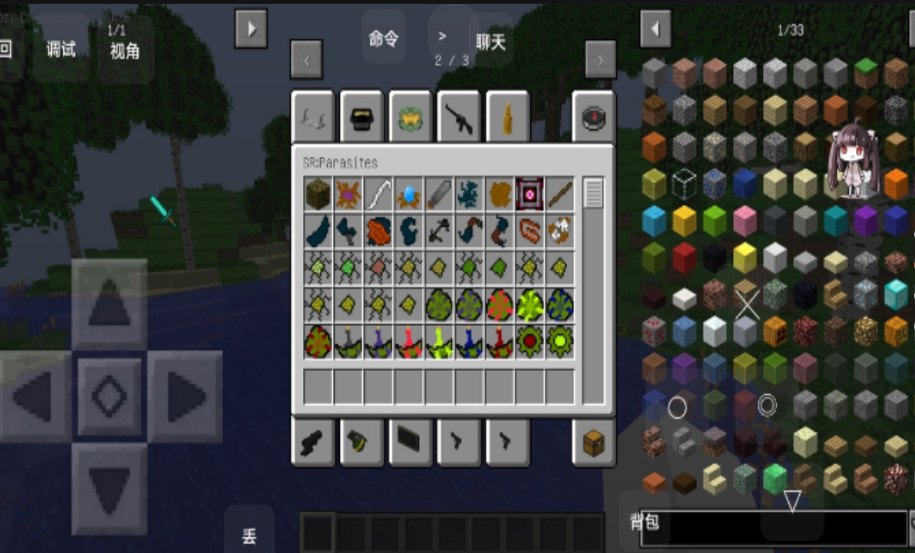Pick the blue orb item slot
Image resolution: width=915 pixels, height=553 pixels.
pos(408,194)
